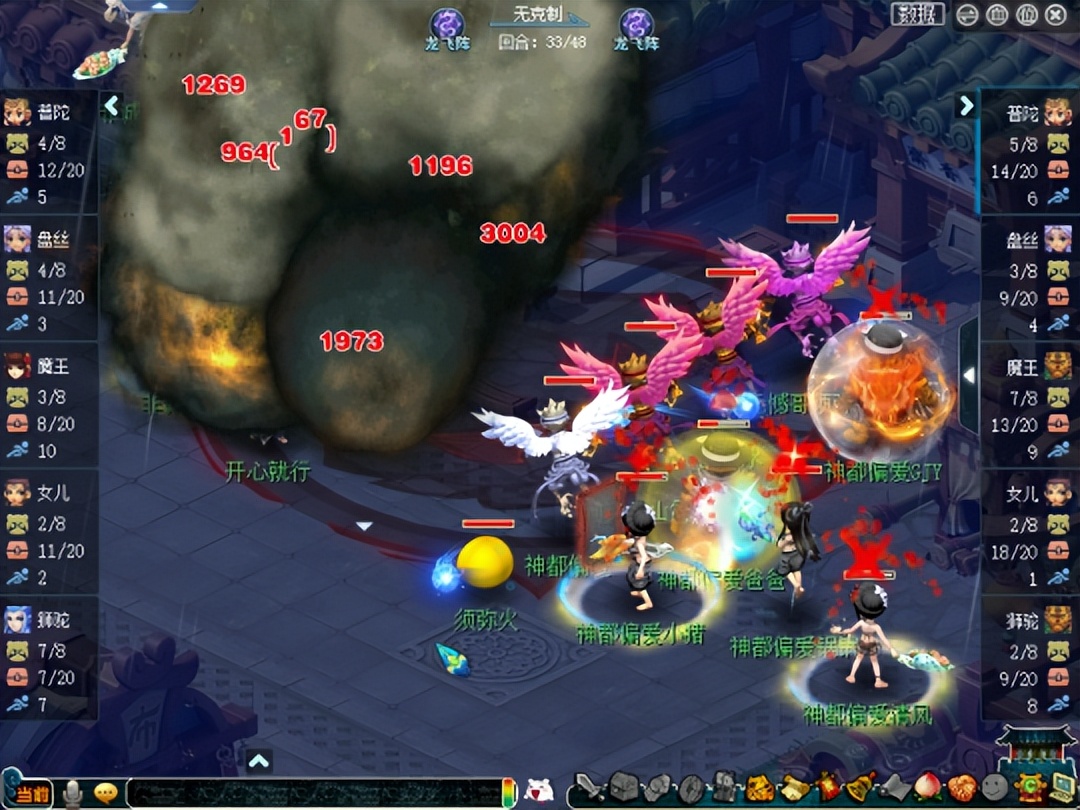Expand the chat panel with the up arrow
Viewport: 1080px width, 810px height.
(x=259, y=761)
